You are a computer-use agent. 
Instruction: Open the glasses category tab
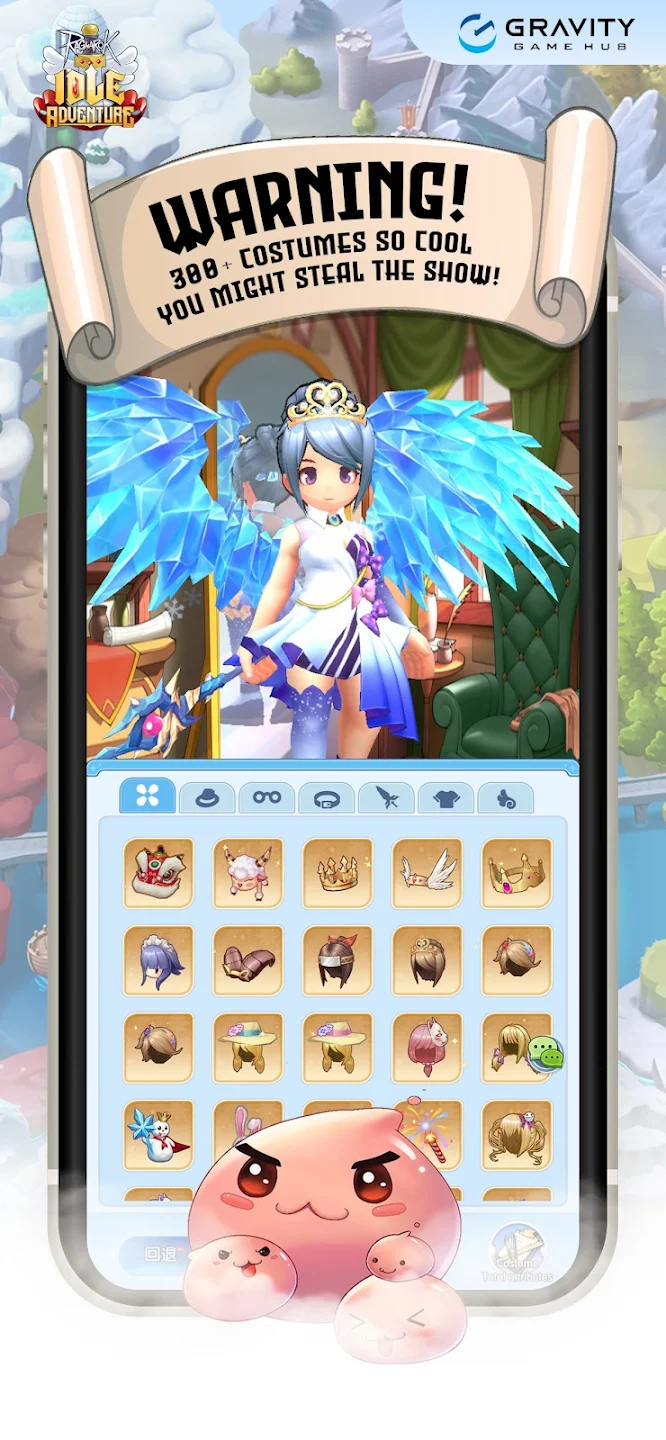pyautogui.click(x=267, y=798)
